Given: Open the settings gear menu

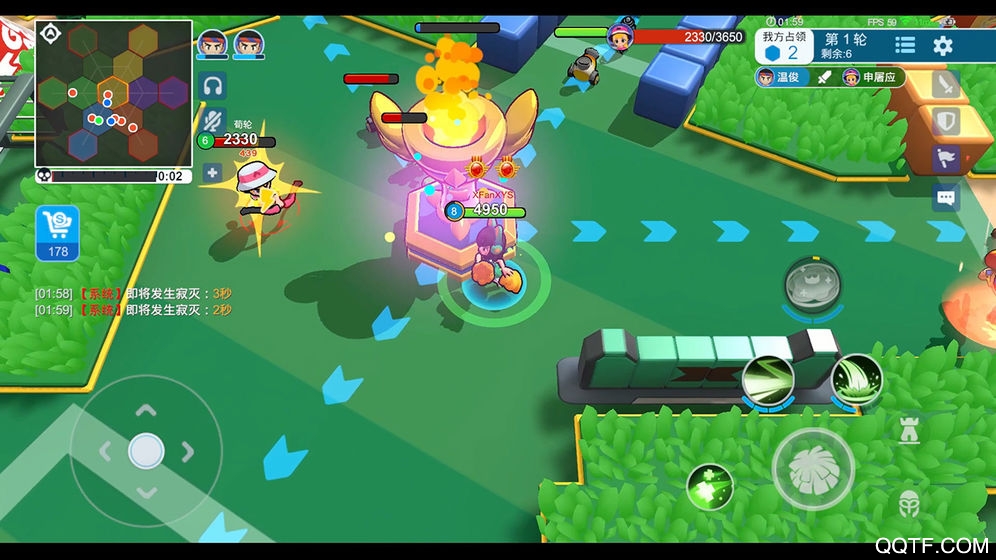Looking at the screenshot, I should pos(942,45).
